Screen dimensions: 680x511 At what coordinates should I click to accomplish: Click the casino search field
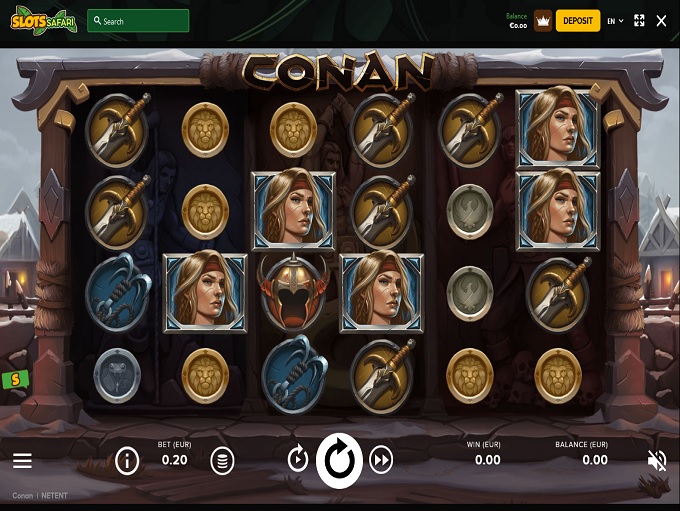coord(138,20)
